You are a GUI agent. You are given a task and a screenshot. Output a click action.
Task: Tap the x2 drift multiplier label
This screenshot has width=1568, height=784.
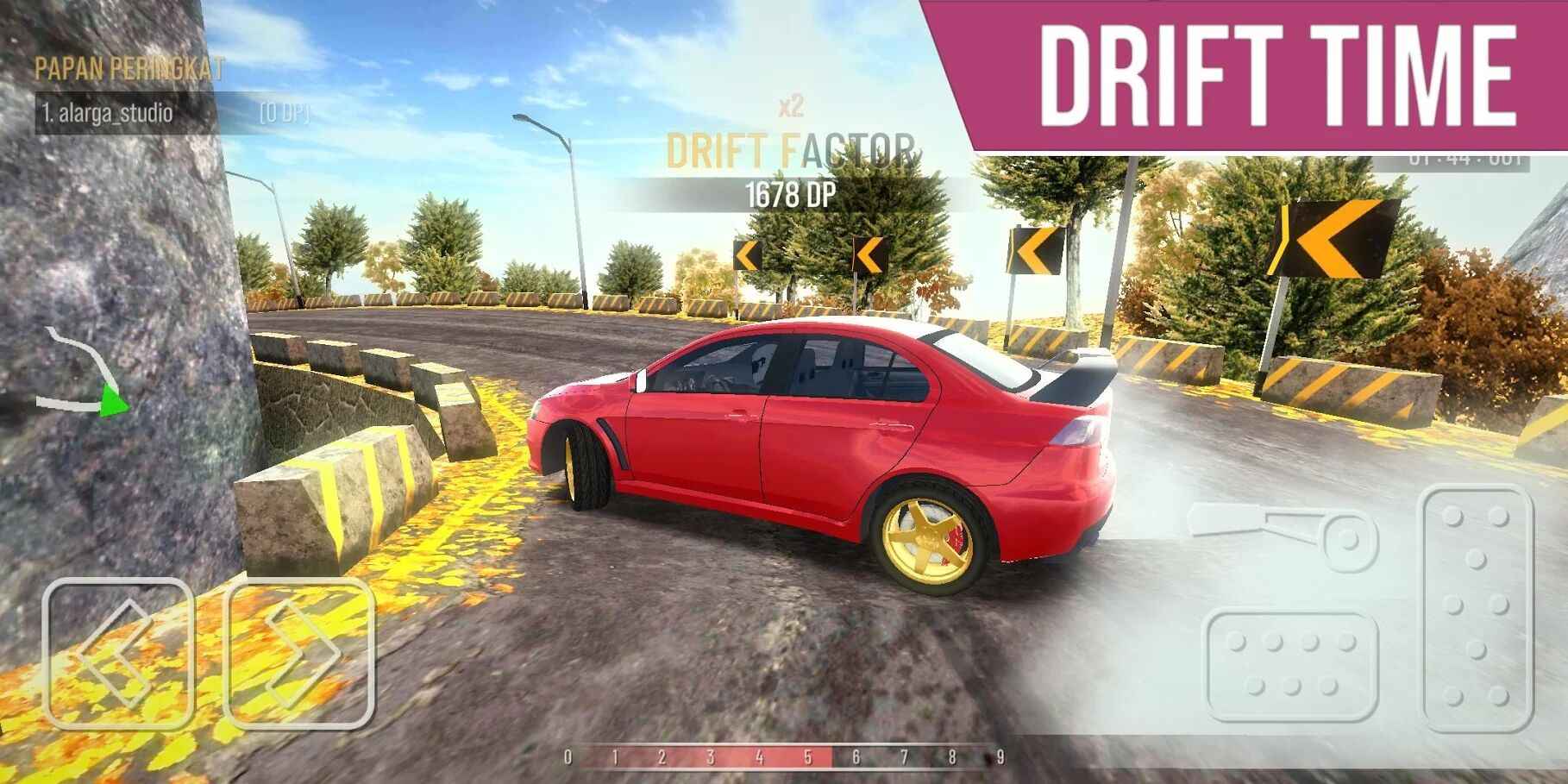790,103
